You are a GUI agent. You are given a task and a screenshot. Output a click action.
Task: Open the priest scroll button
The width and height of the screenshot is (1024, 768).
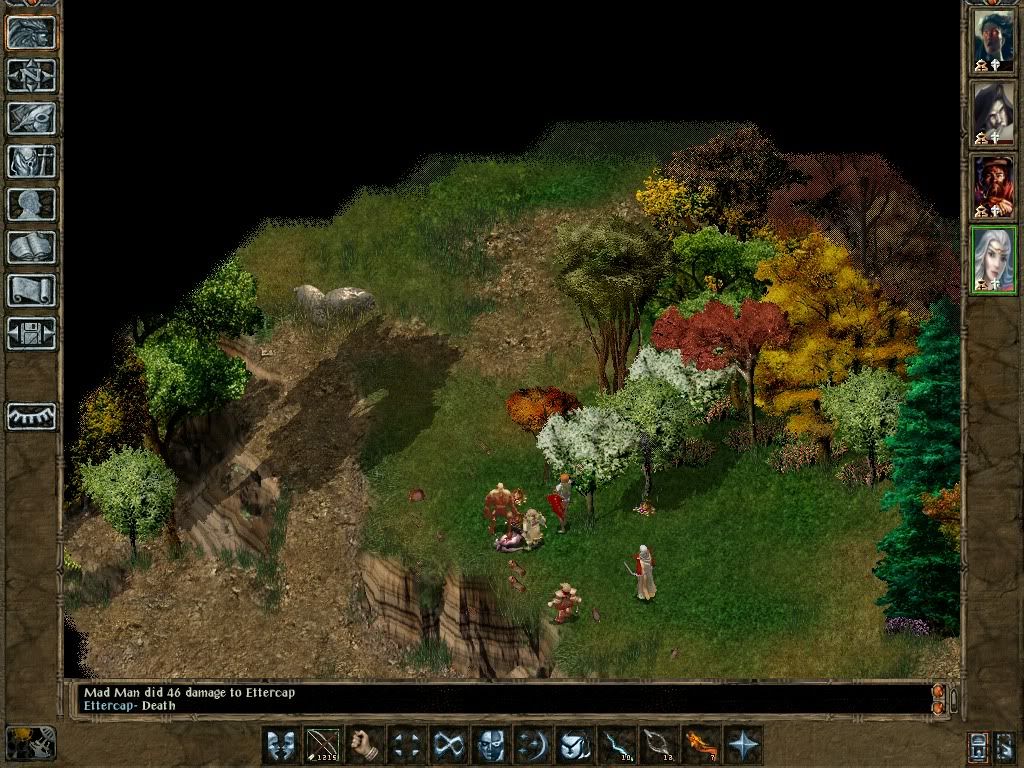point(31,290)
